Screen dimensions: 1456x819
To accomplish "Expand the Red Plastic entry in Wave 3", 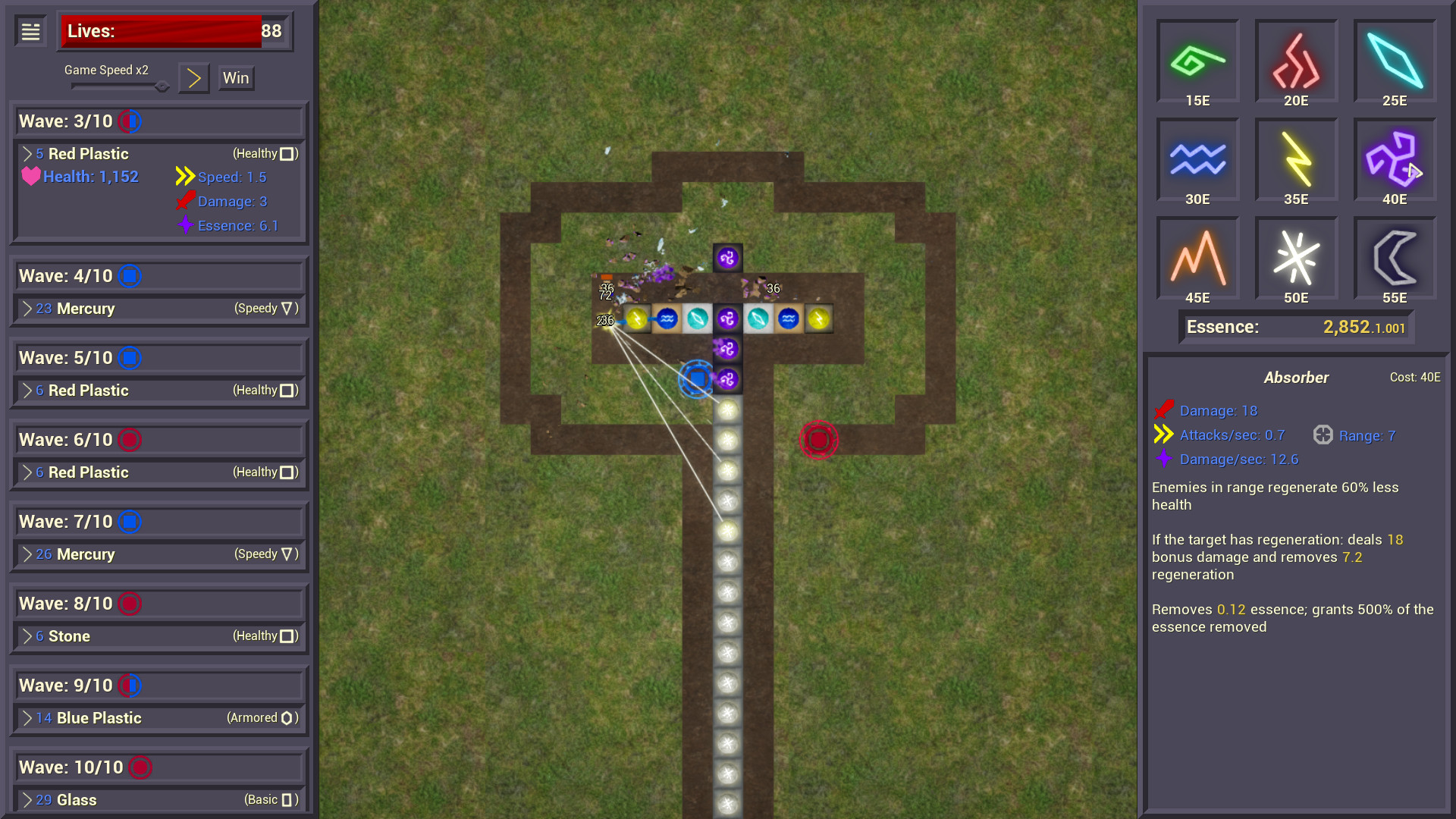I will click(x=28, y=153).
